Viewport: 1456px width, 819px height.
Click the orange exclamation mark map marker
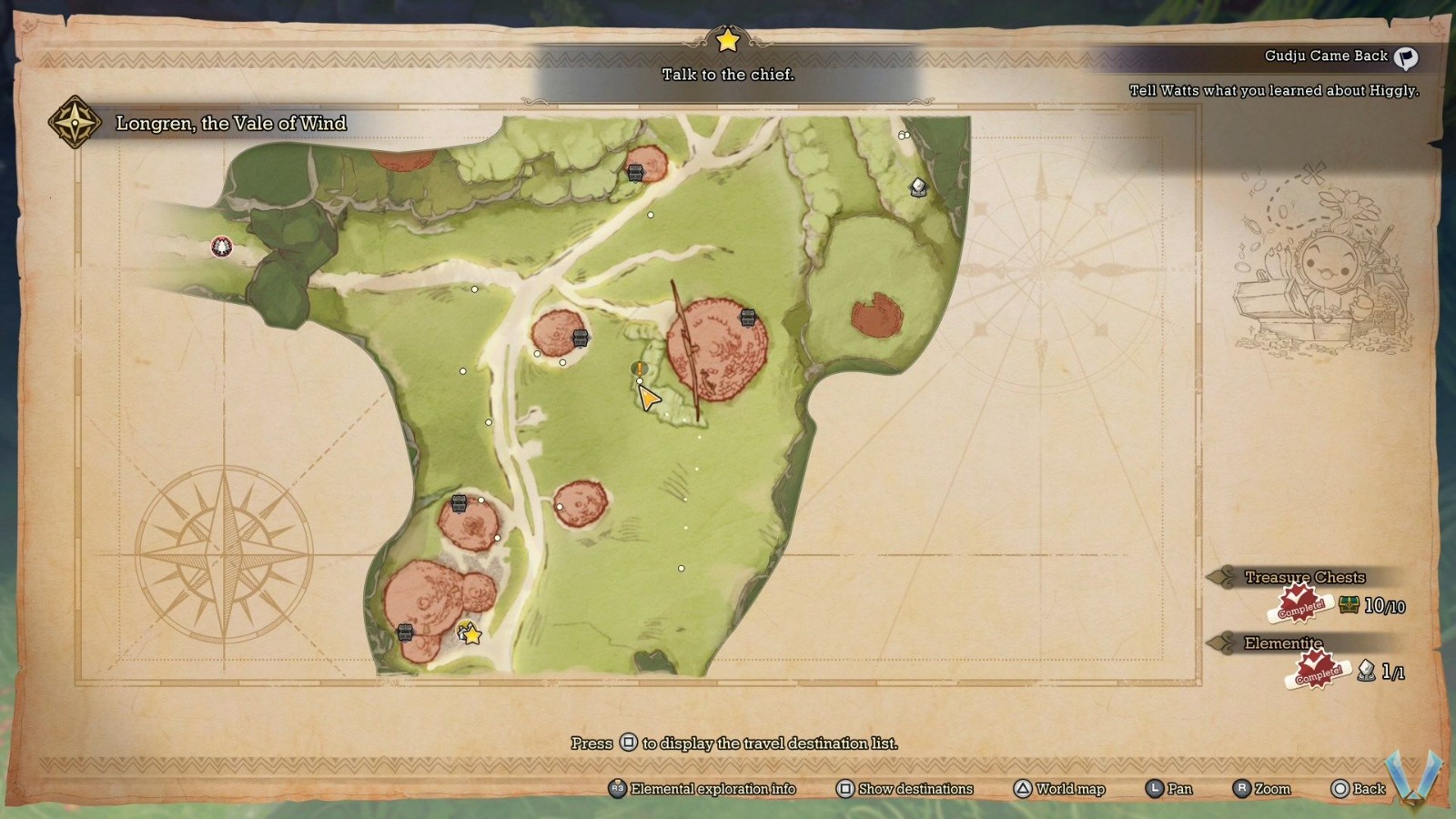coord(639,369)
